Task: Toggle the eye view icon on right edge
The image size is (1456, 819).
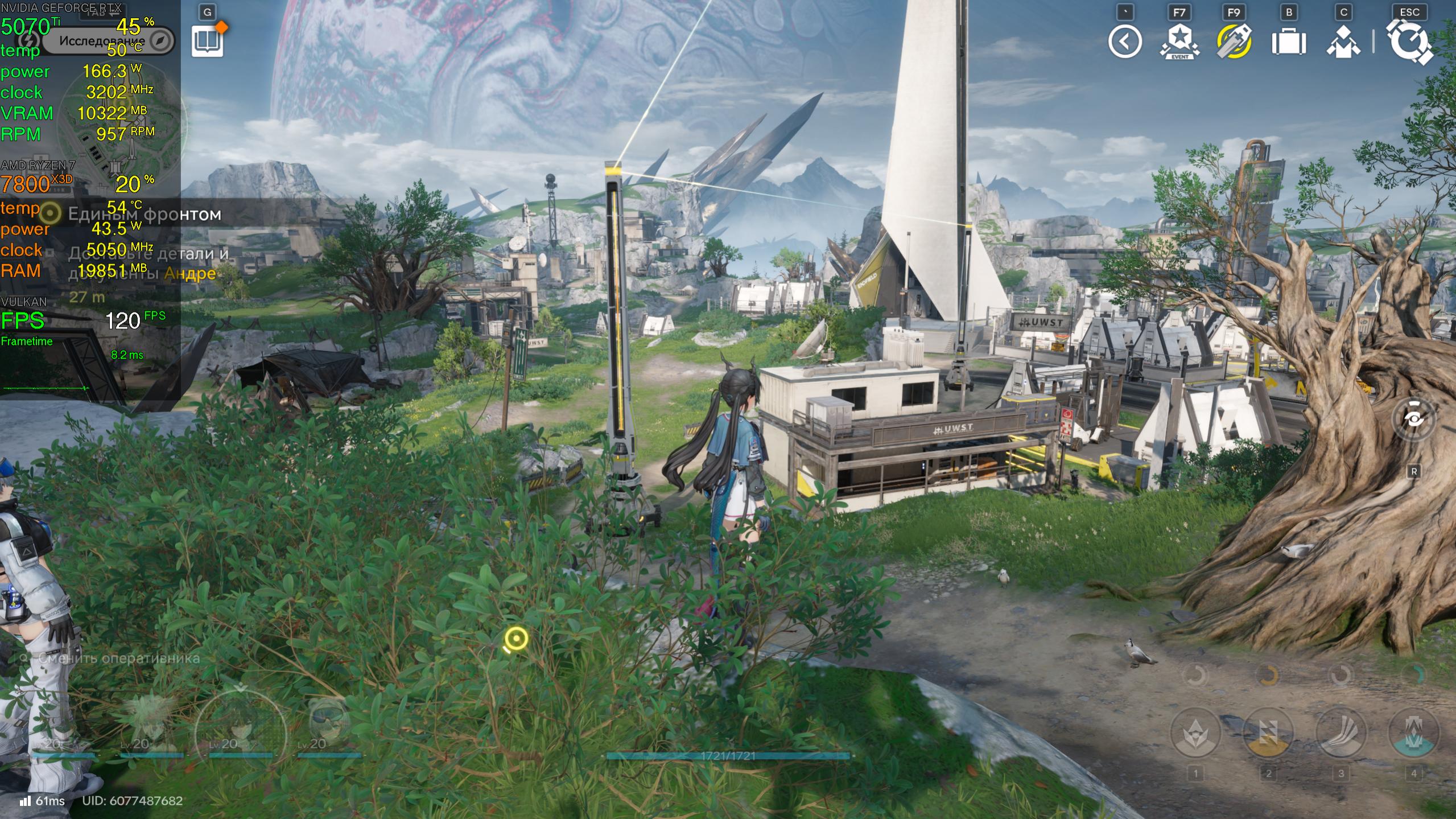Action: coord(1413,419)
